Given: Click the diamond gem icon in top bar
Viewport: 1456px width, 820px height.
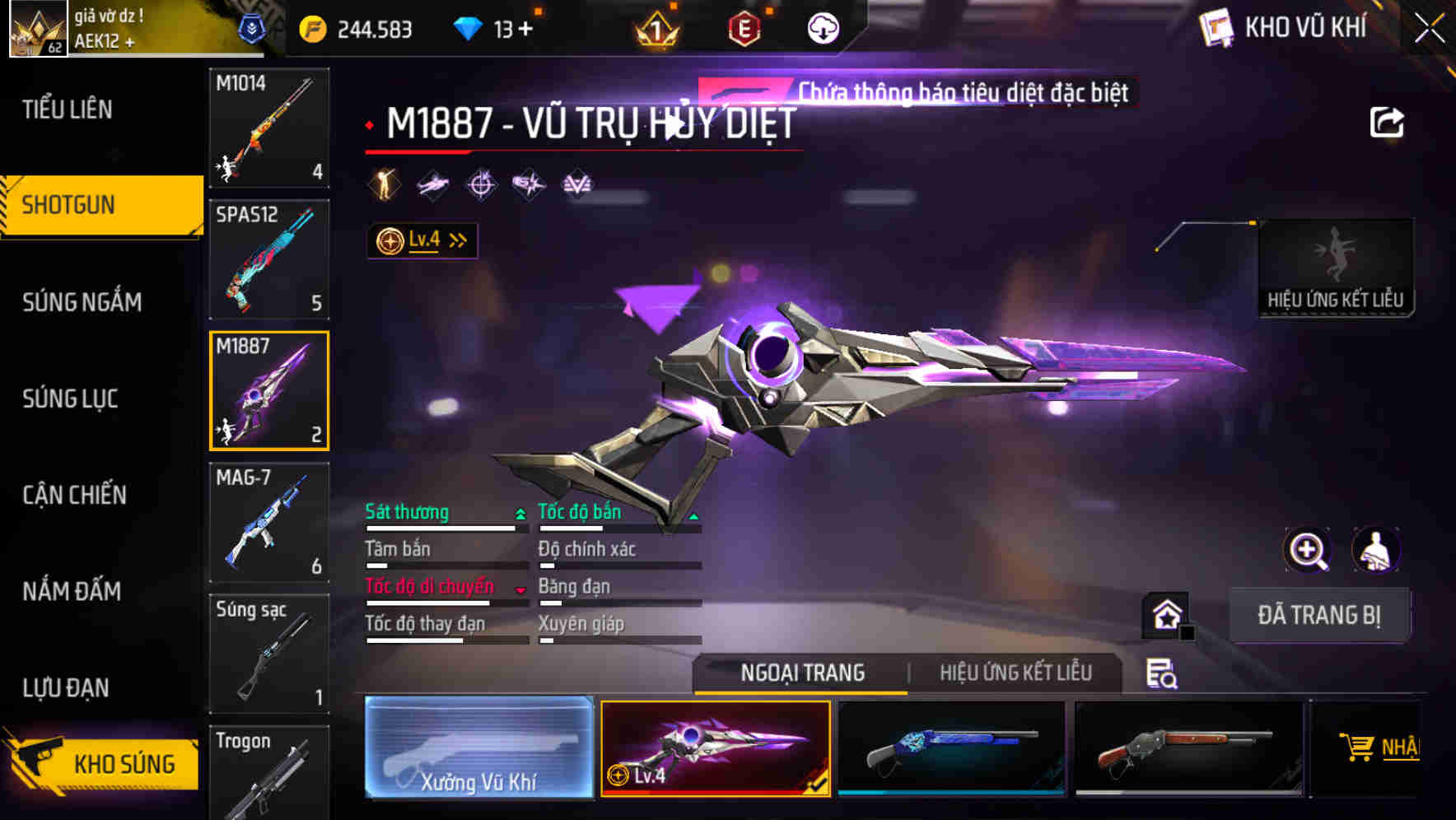Looking at the screenshot, I should click(x=467, y=27).
